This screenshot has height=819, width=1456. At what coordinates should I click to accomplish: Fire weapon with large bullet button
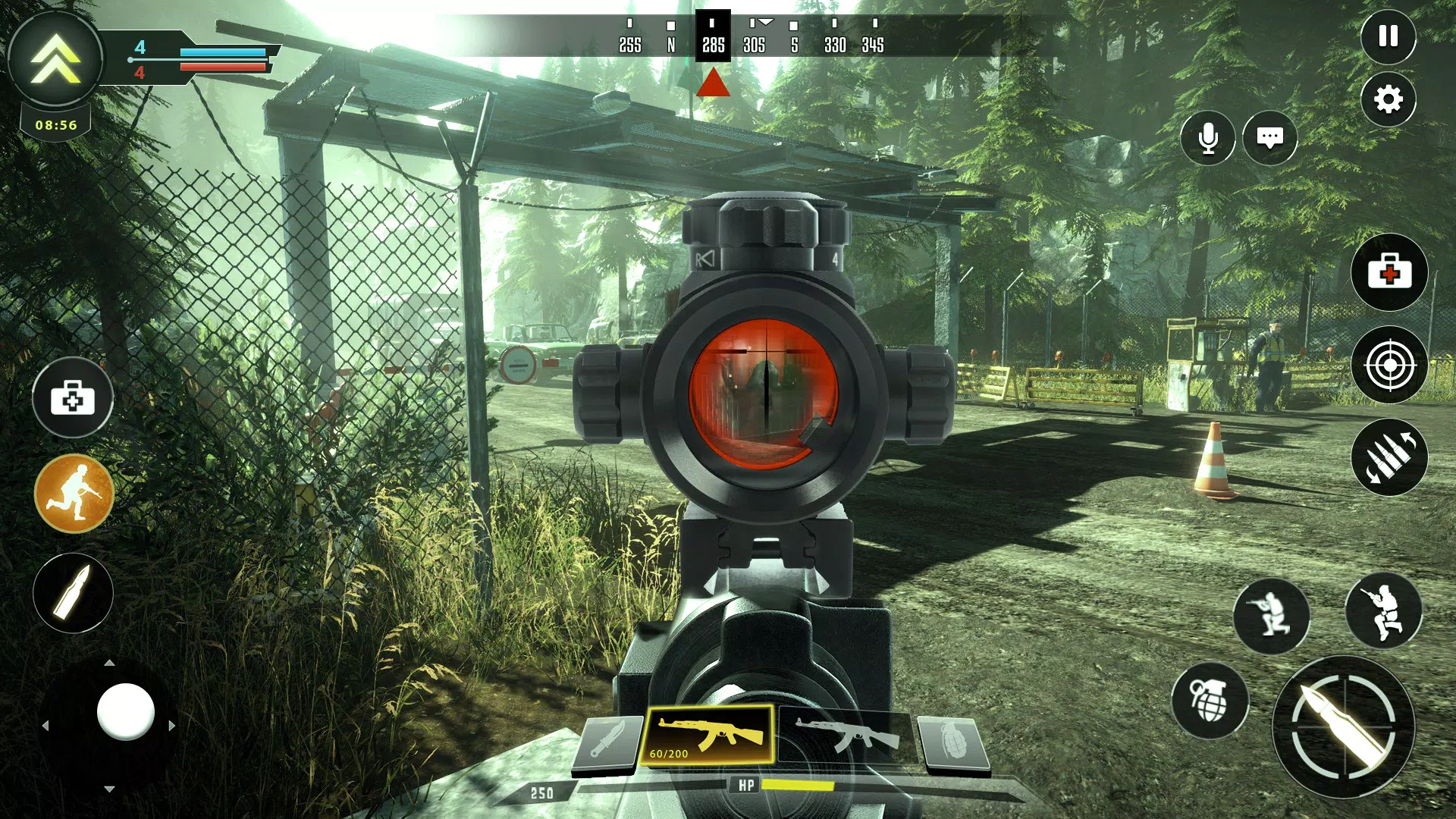pos(1343,726)
